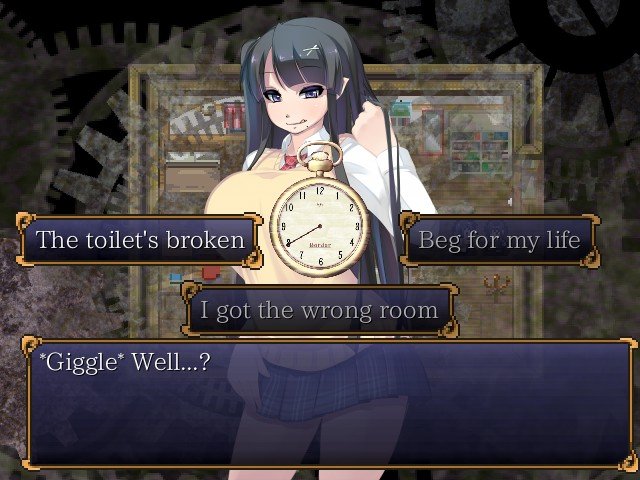Answer with "I got the wrong room"
The height and width of the screenshot is (480, 640).
319,310
